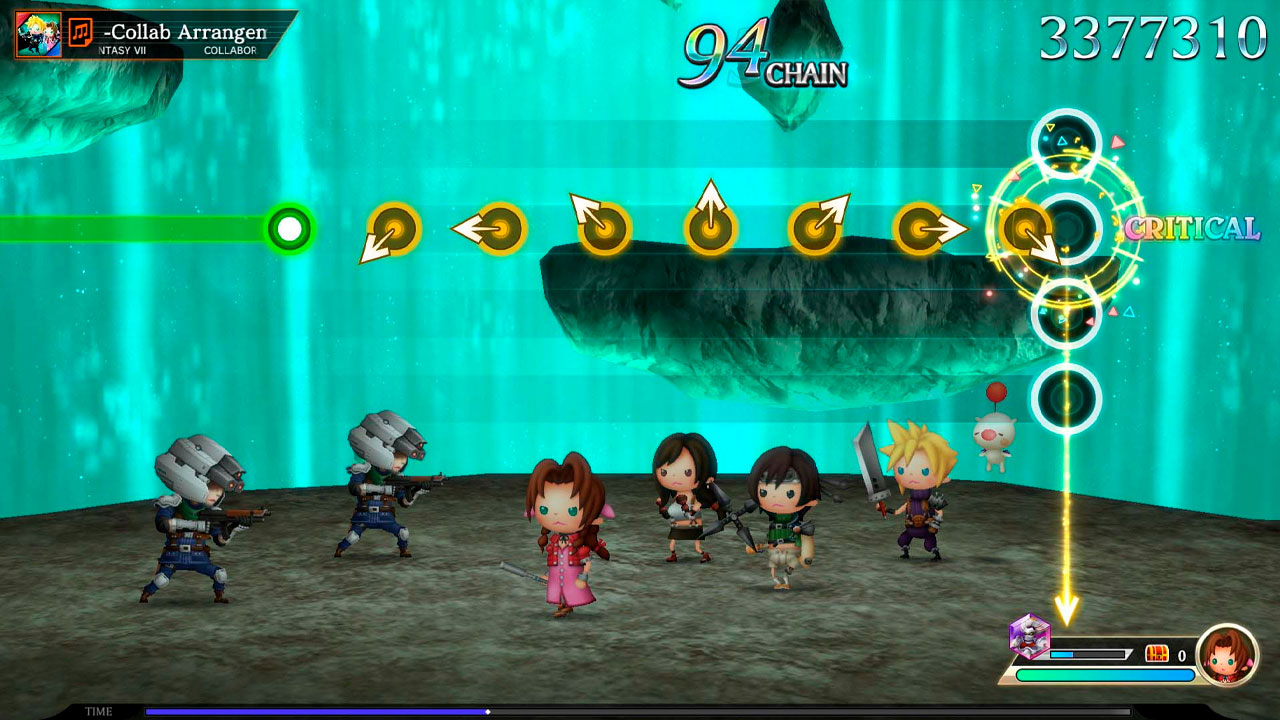The height and width of the screenshot is (720, 1280).
Task: Tap the up-right arrow note
Action: (x=815, y=226)
